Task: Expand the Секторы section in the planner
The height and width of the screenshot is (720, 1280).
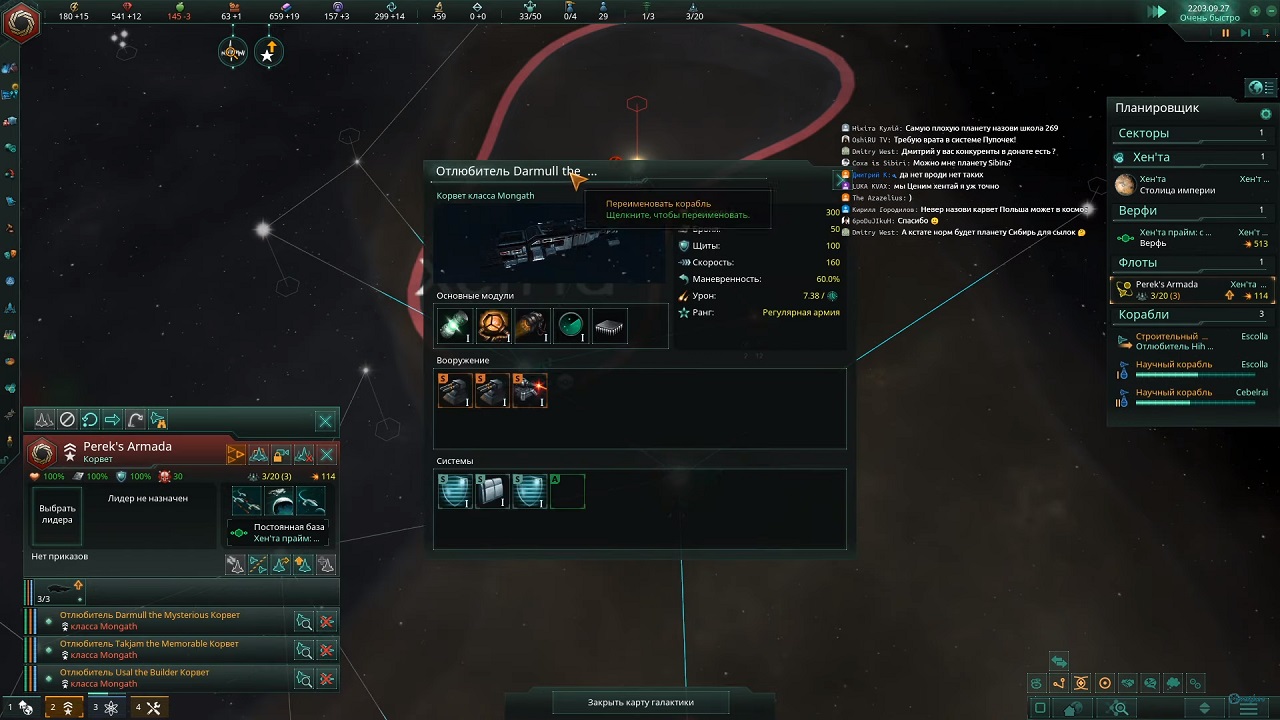Action: click(1143, 133)
